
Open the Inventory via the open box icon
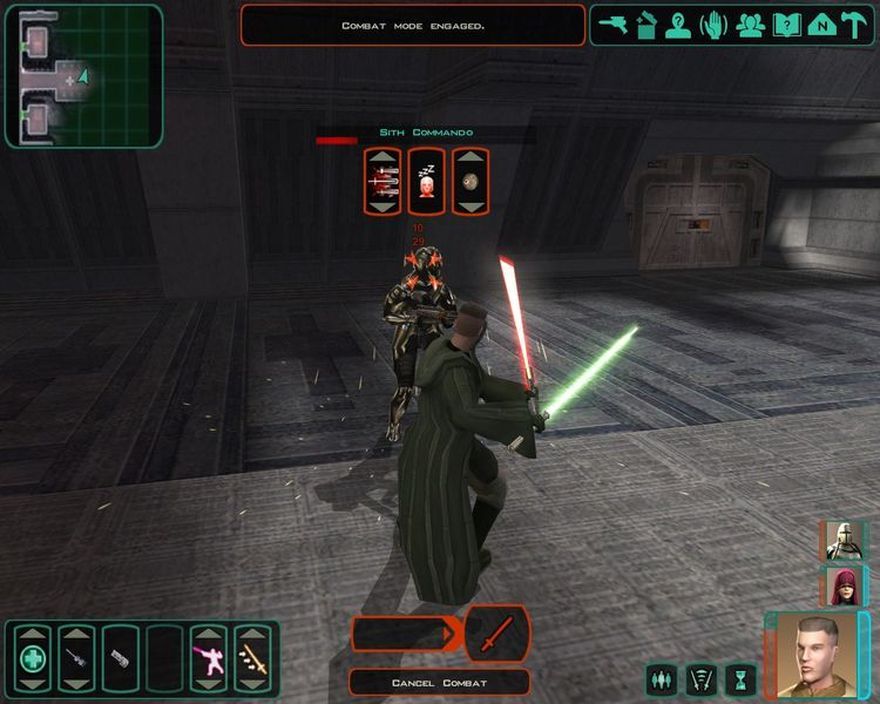tap(646, 25)
